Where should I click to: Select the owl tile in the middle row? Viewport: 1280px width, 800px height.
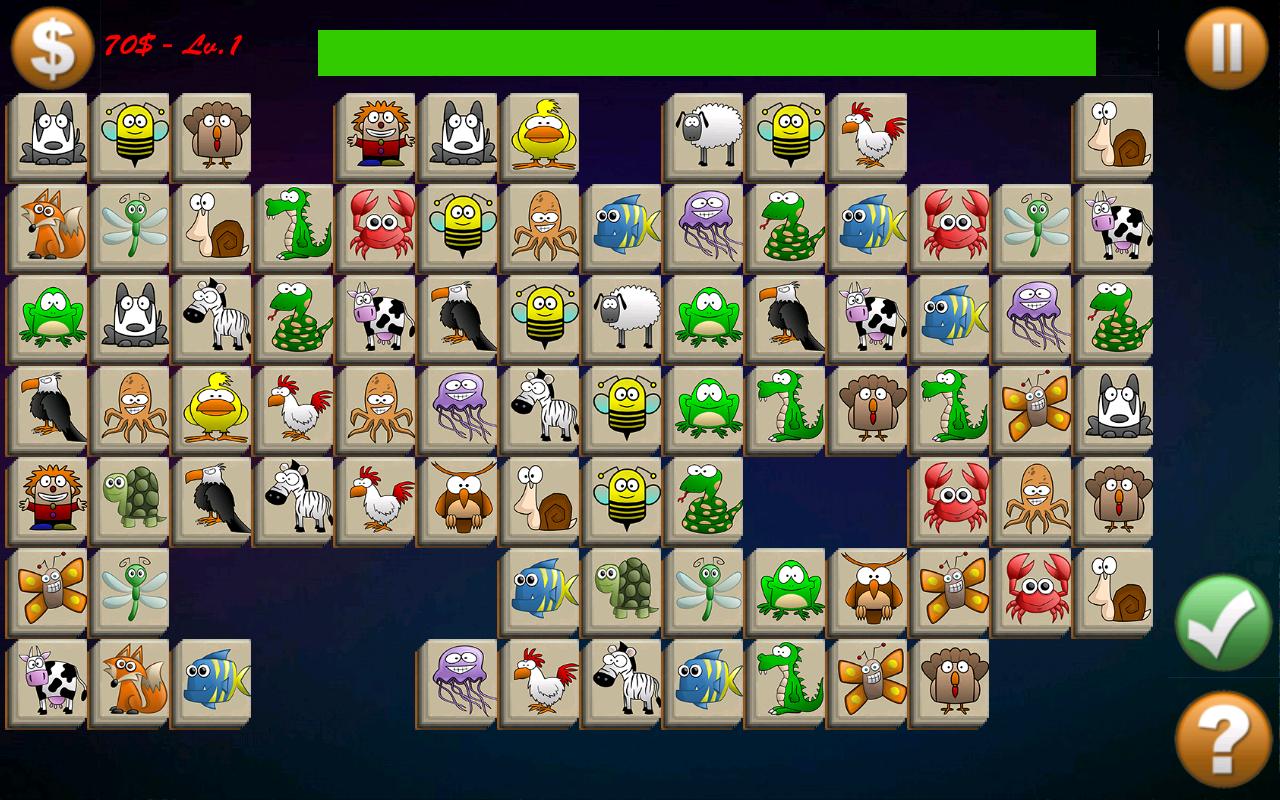click(x=457, y=500)
